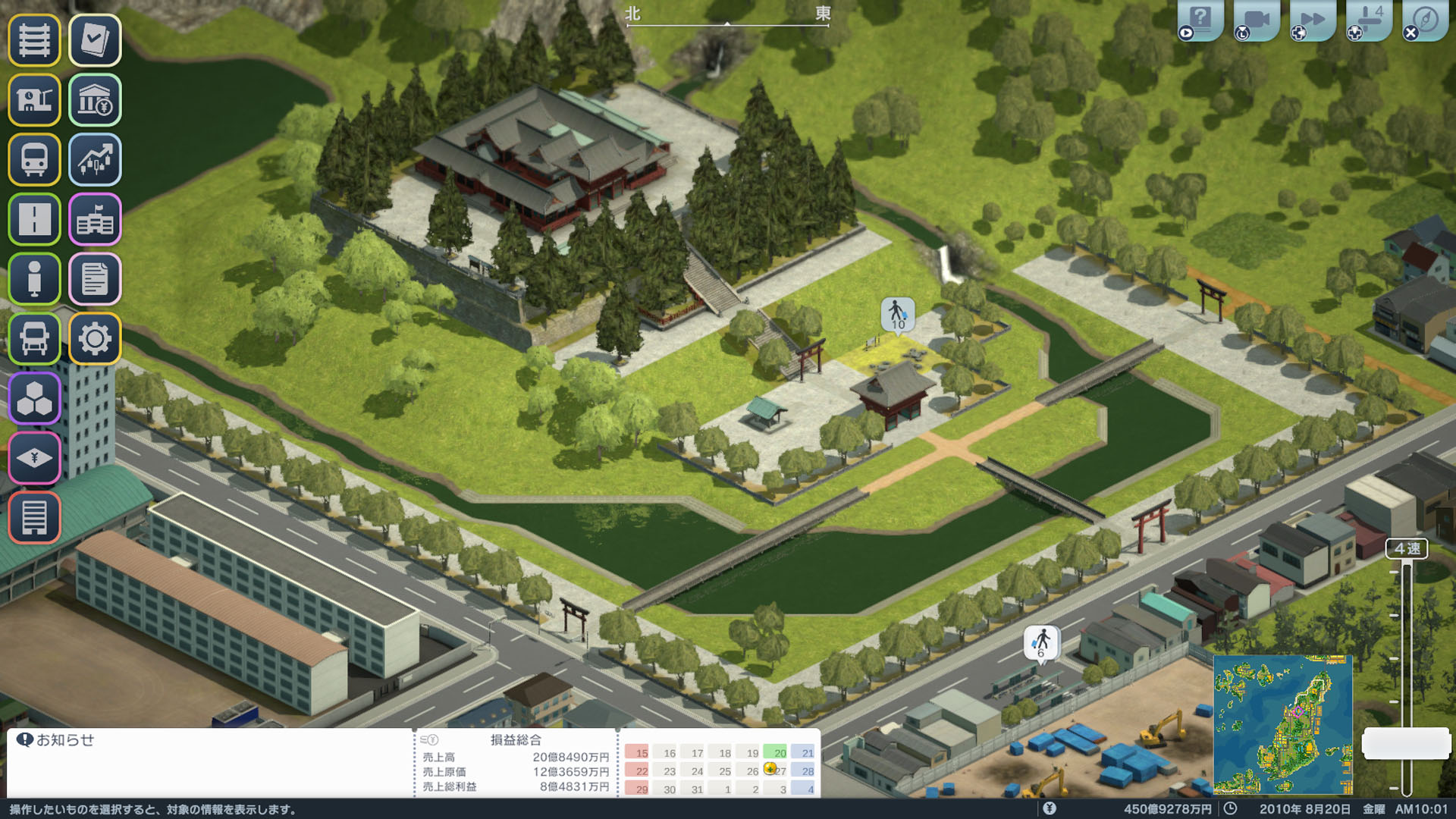
Task: Open the train management menu
Action: [x=34, y=160]
